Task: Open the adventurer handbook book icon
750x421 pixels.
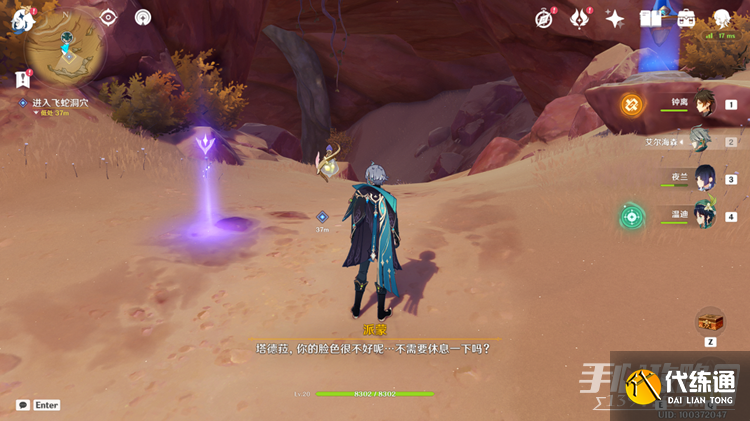Action: click(651, 18)
